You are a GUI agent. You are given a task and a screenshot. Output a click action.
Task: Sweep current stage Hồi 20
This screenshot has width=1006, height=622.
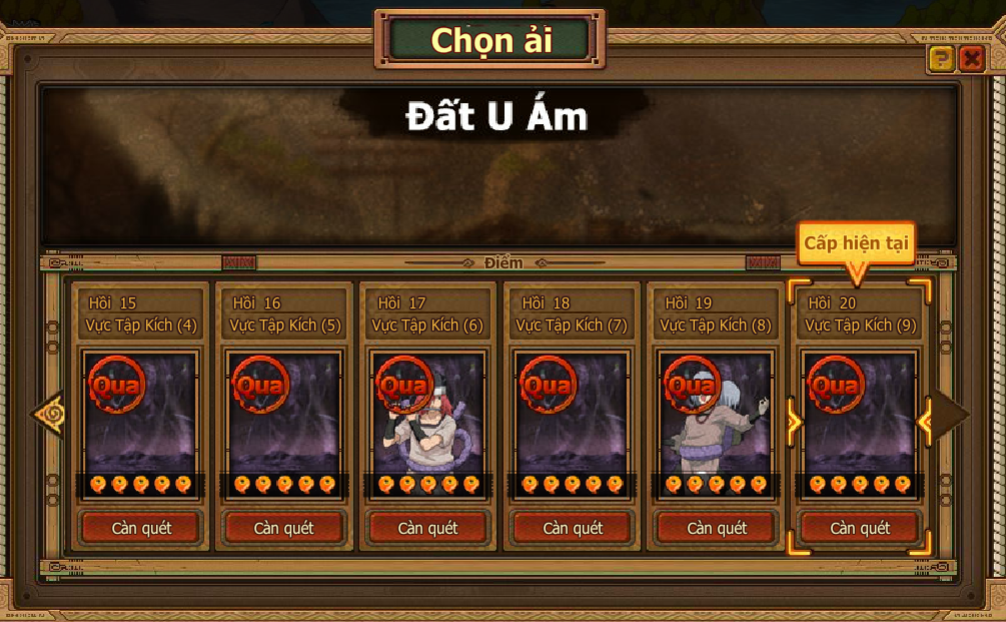[860, 528]
